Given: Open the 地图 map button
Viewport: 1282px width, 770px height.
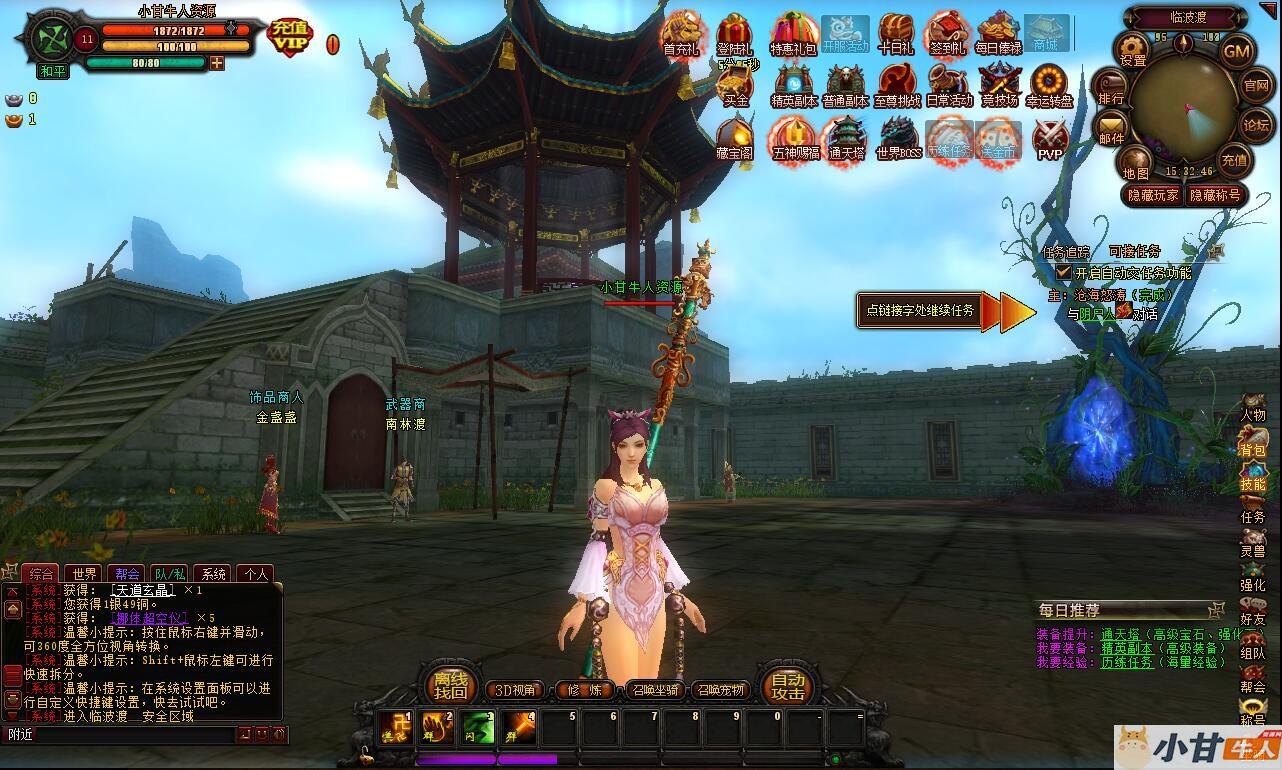Looking at the screenshot, I should 1135,163.
